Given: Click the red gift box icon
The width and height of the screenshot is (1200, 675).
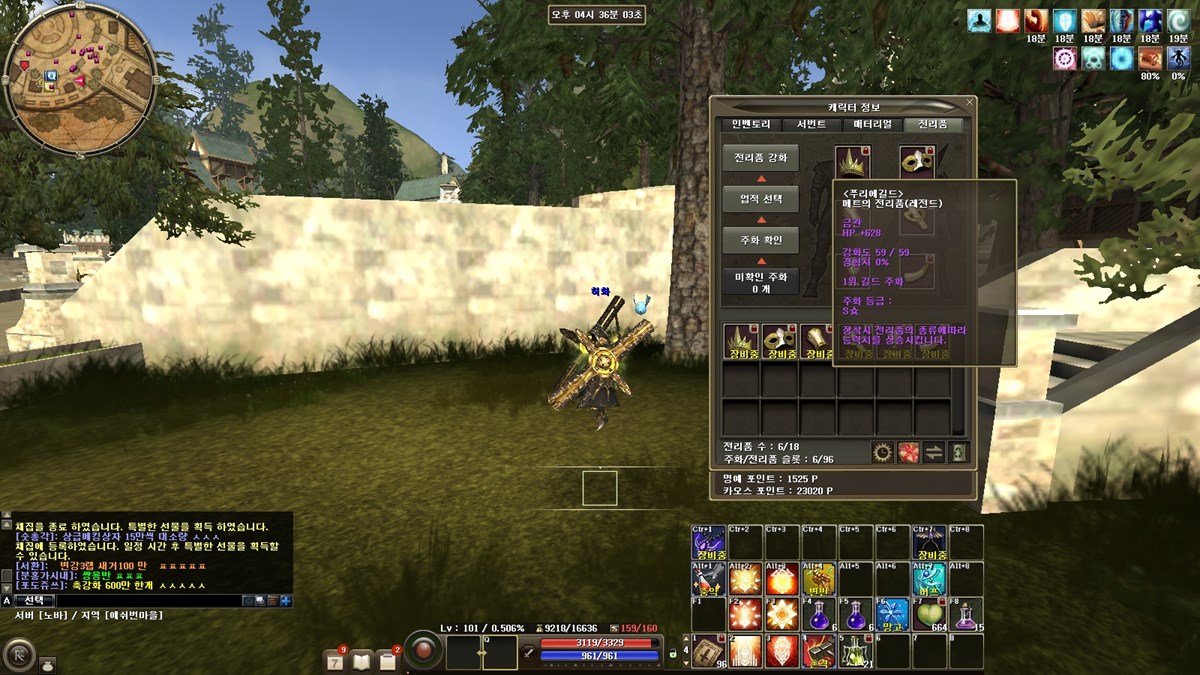Looking at the screenshot, I should pyautogui.click(x=907, y=452).
